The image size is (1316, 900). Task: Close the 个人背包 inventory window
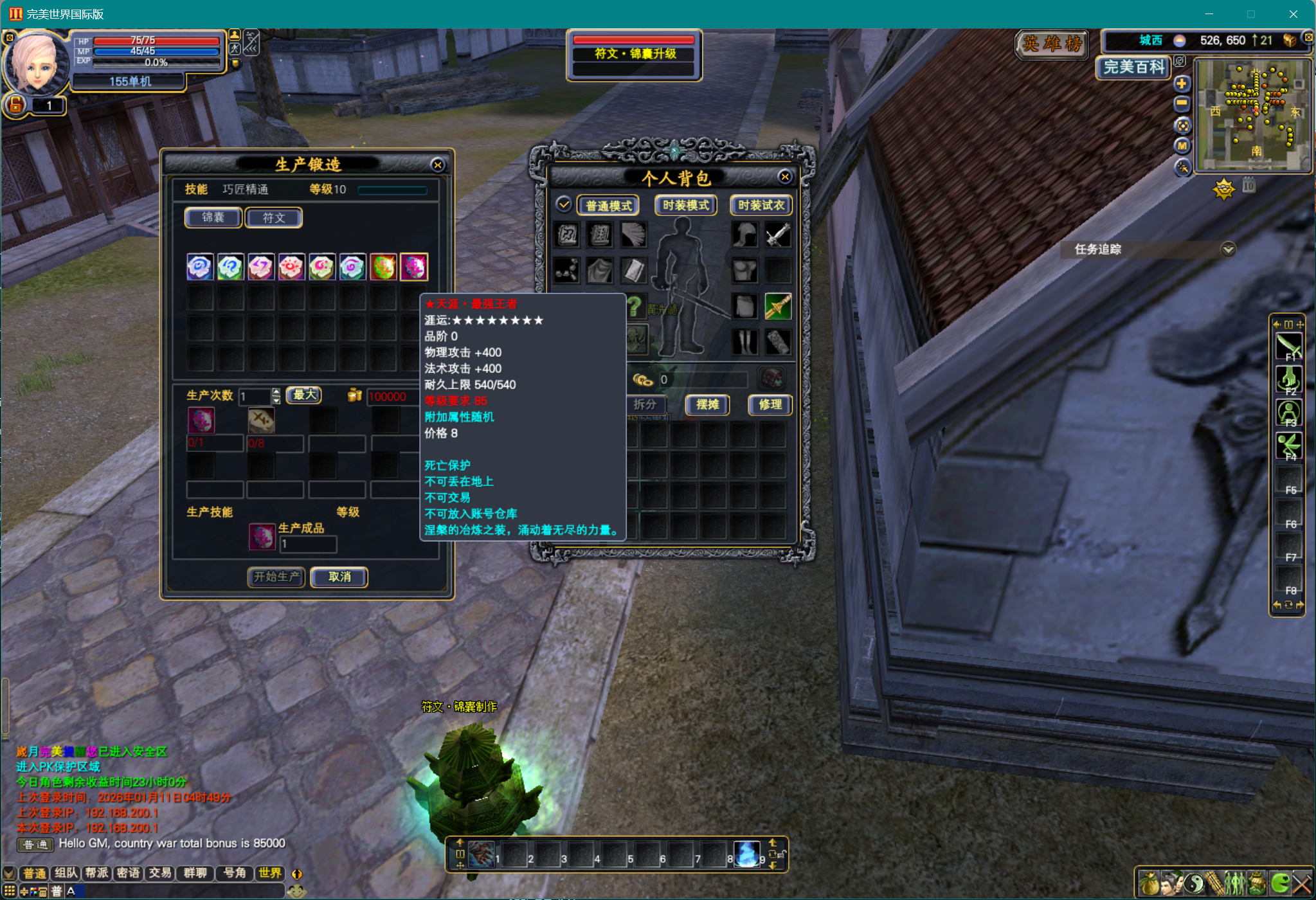click(x=784, y=177)
